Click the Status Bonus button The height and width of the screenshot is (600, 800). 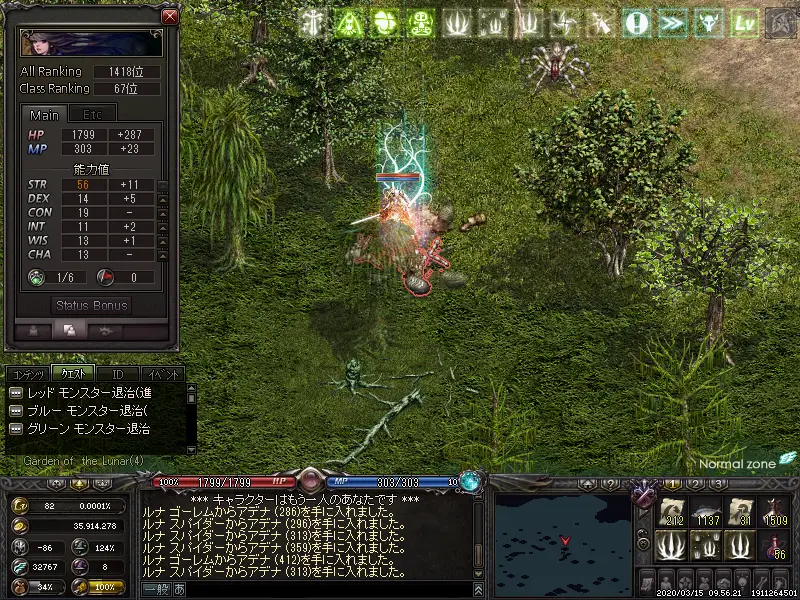92,305
